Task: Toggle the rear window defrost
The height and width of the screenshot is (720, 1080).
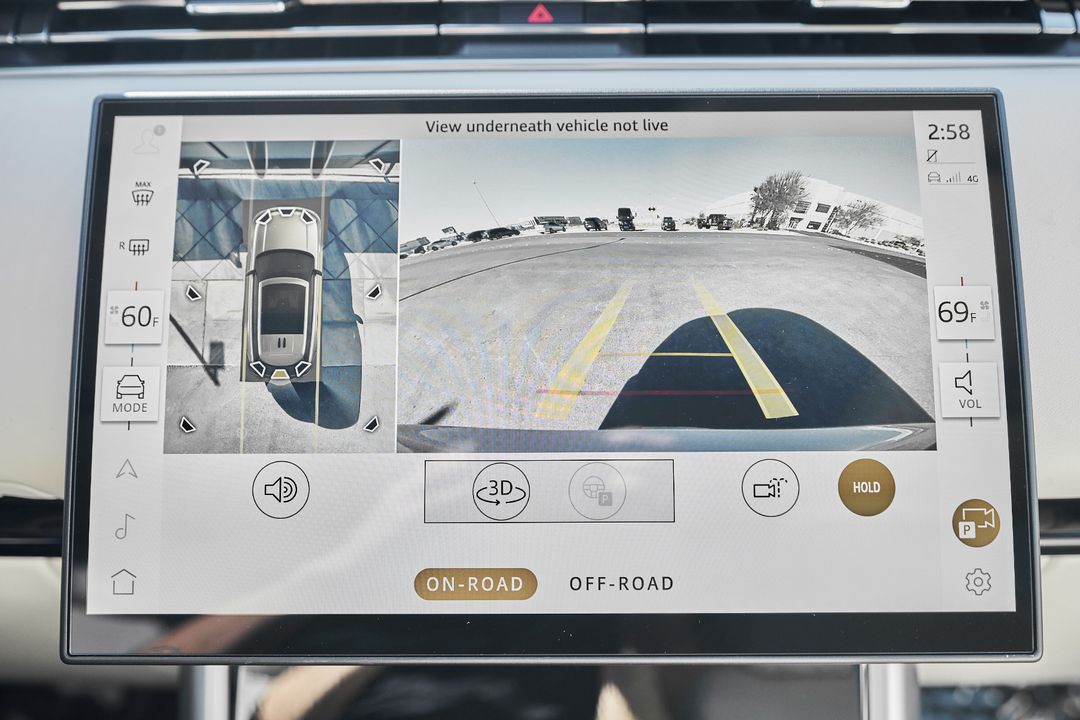Action: click(x=139, y=246)
